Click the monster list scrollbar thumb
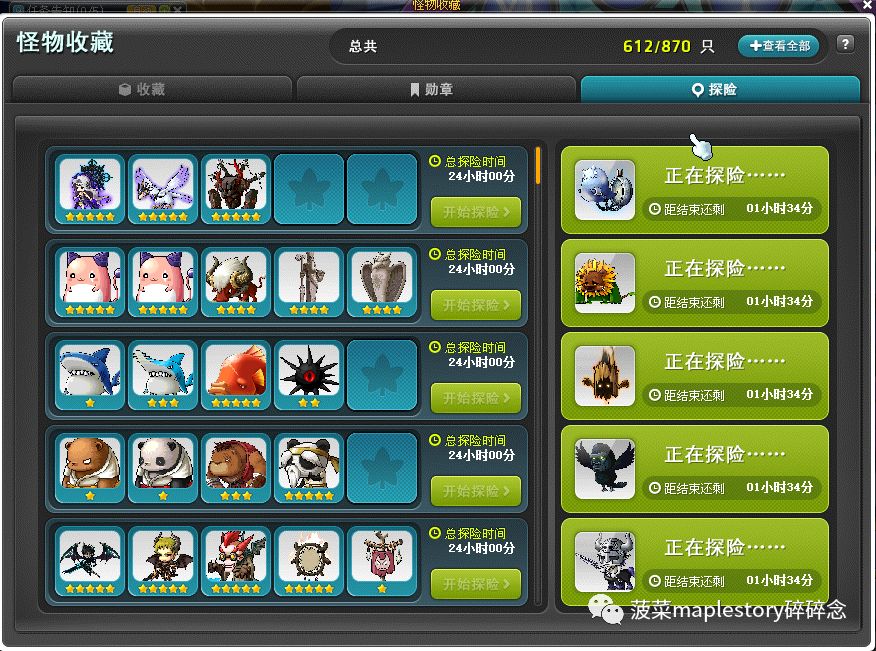 538,165
